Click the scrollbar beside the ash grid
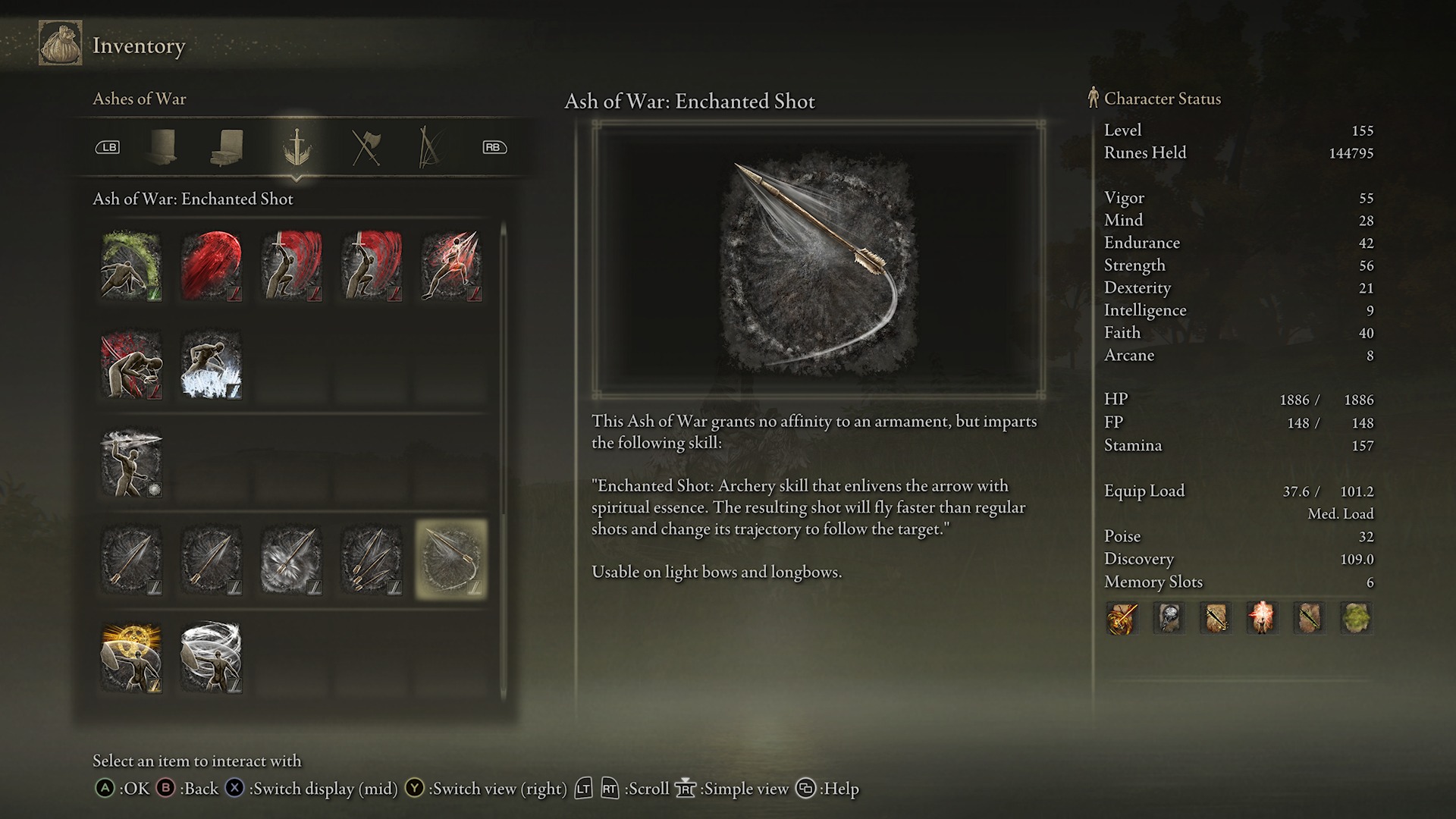Image resolution: width=1456 pixels, height=819 pixels. tap(504, 455)
